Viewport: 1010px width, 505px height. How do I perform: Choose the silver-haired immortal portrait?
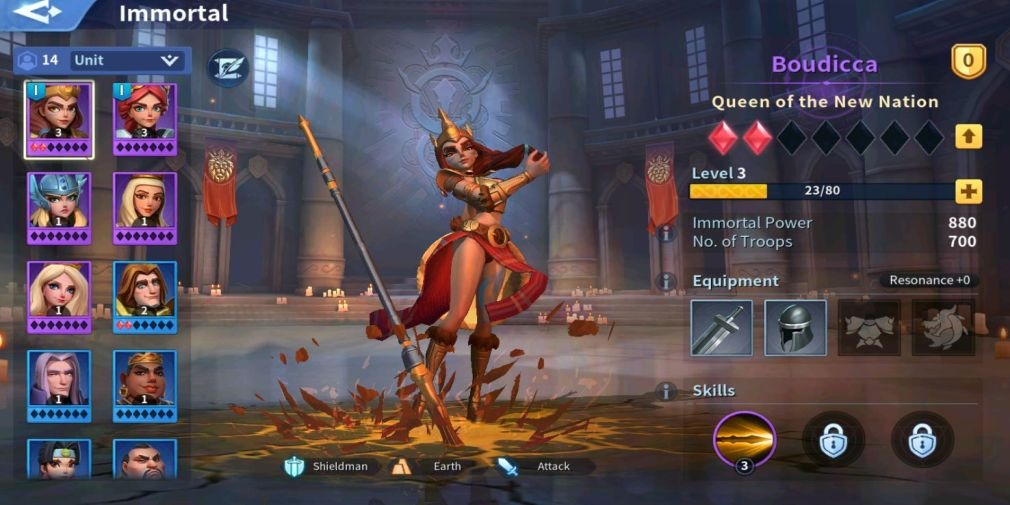click(59, 384)
